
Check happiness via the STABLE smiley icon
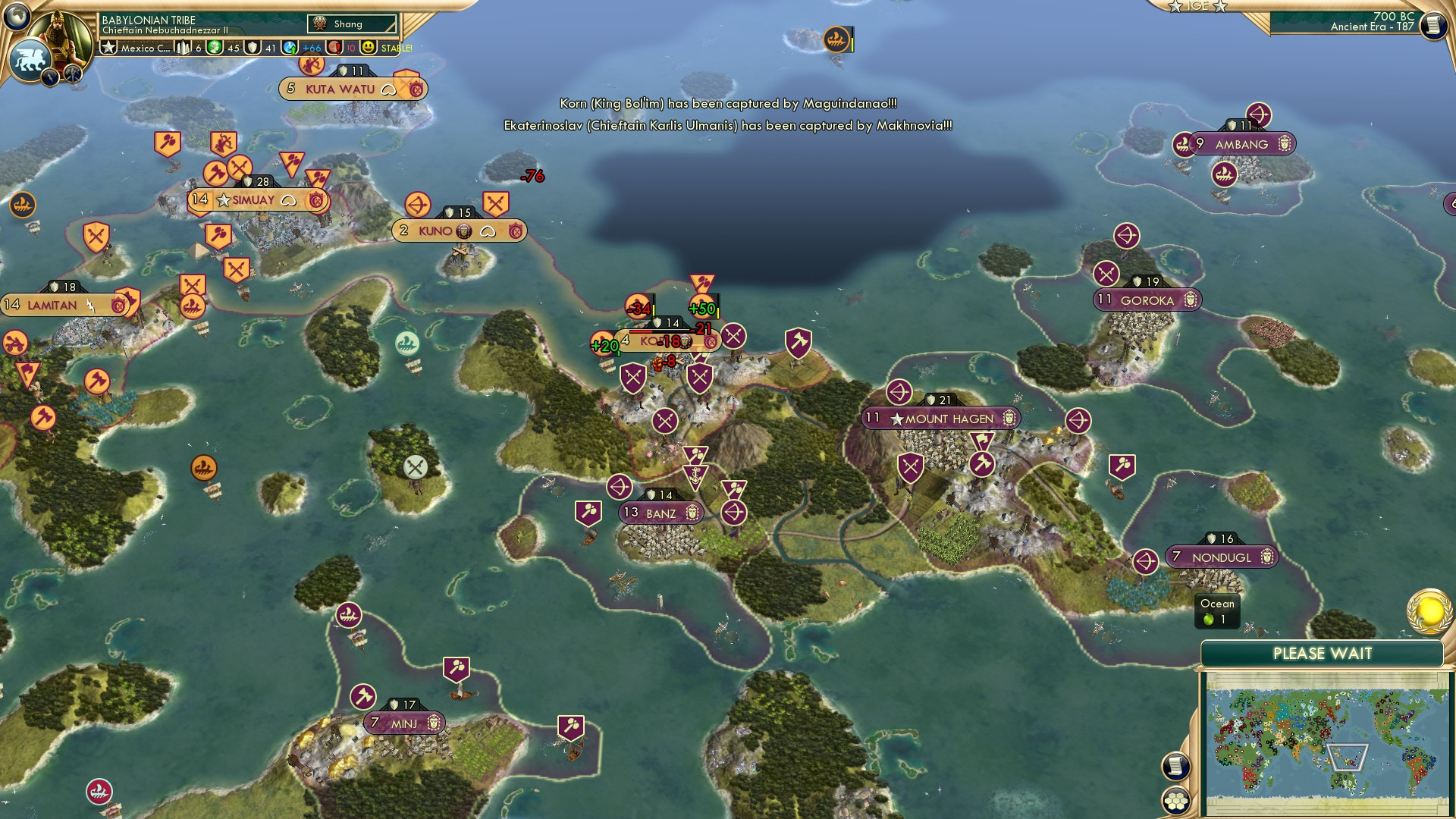[369, 47]
